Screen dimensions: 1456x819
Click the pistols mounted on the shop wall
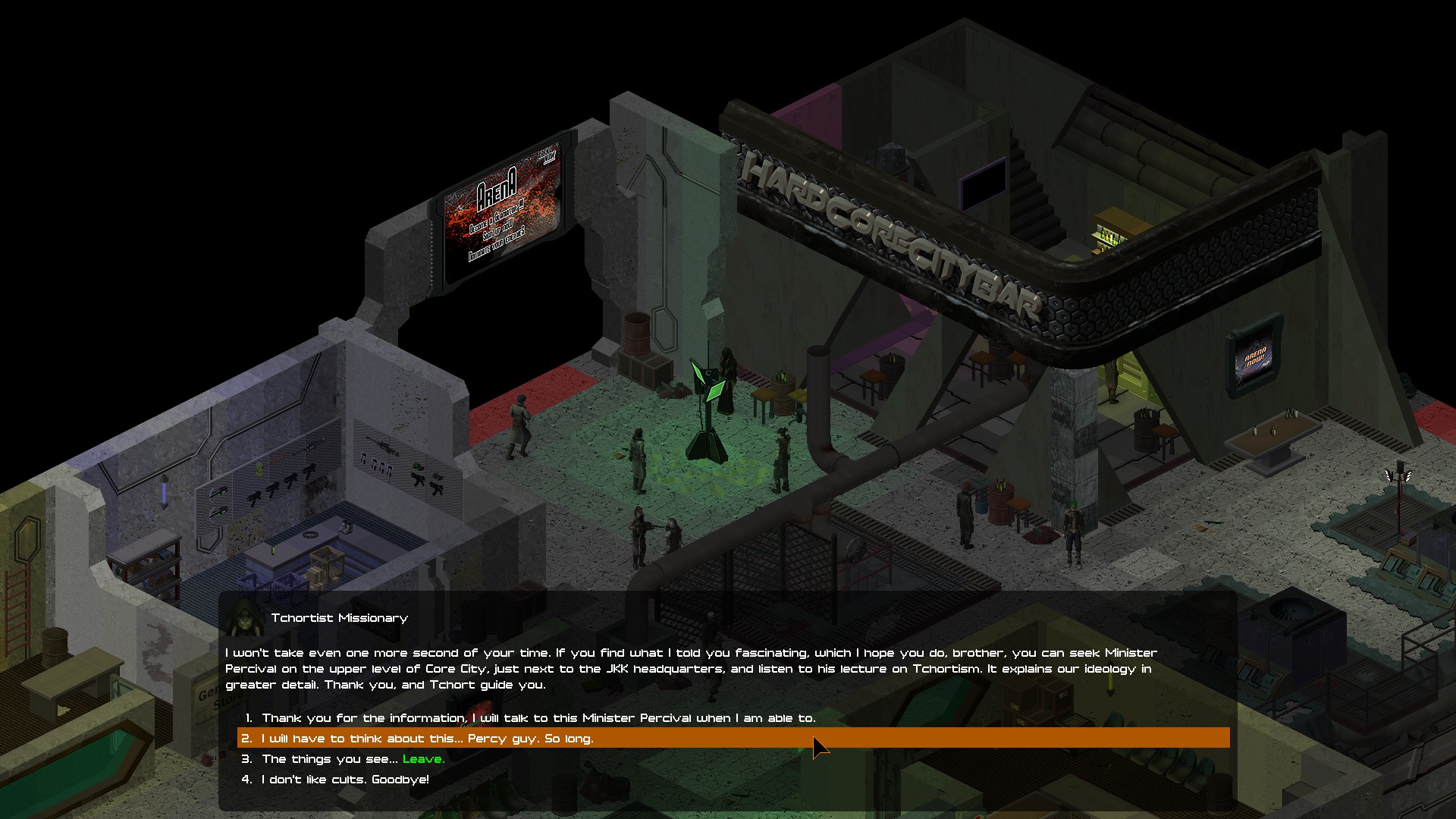[375, 464]
